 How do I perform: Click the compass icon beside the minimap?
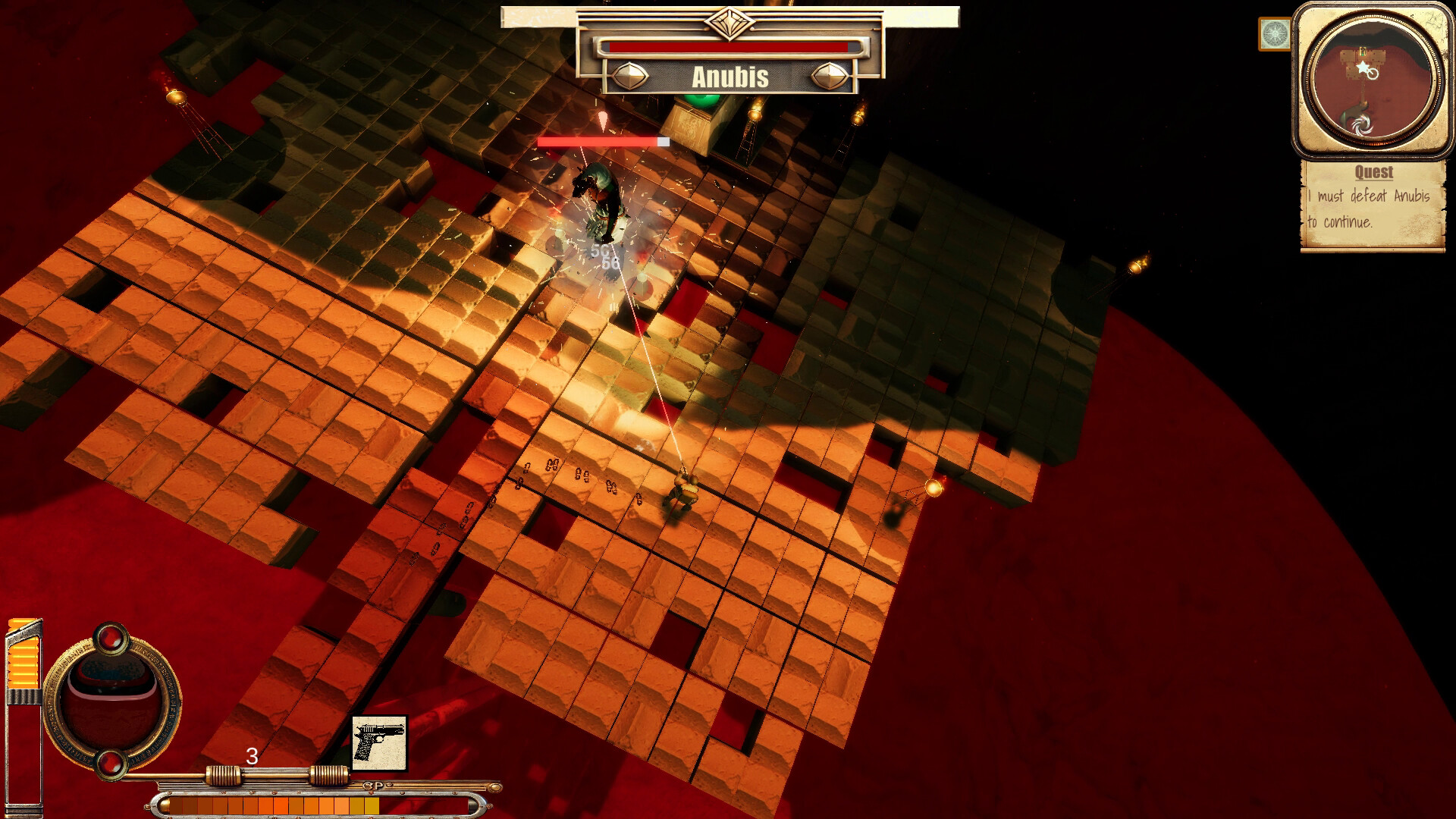coord(1274,33)
